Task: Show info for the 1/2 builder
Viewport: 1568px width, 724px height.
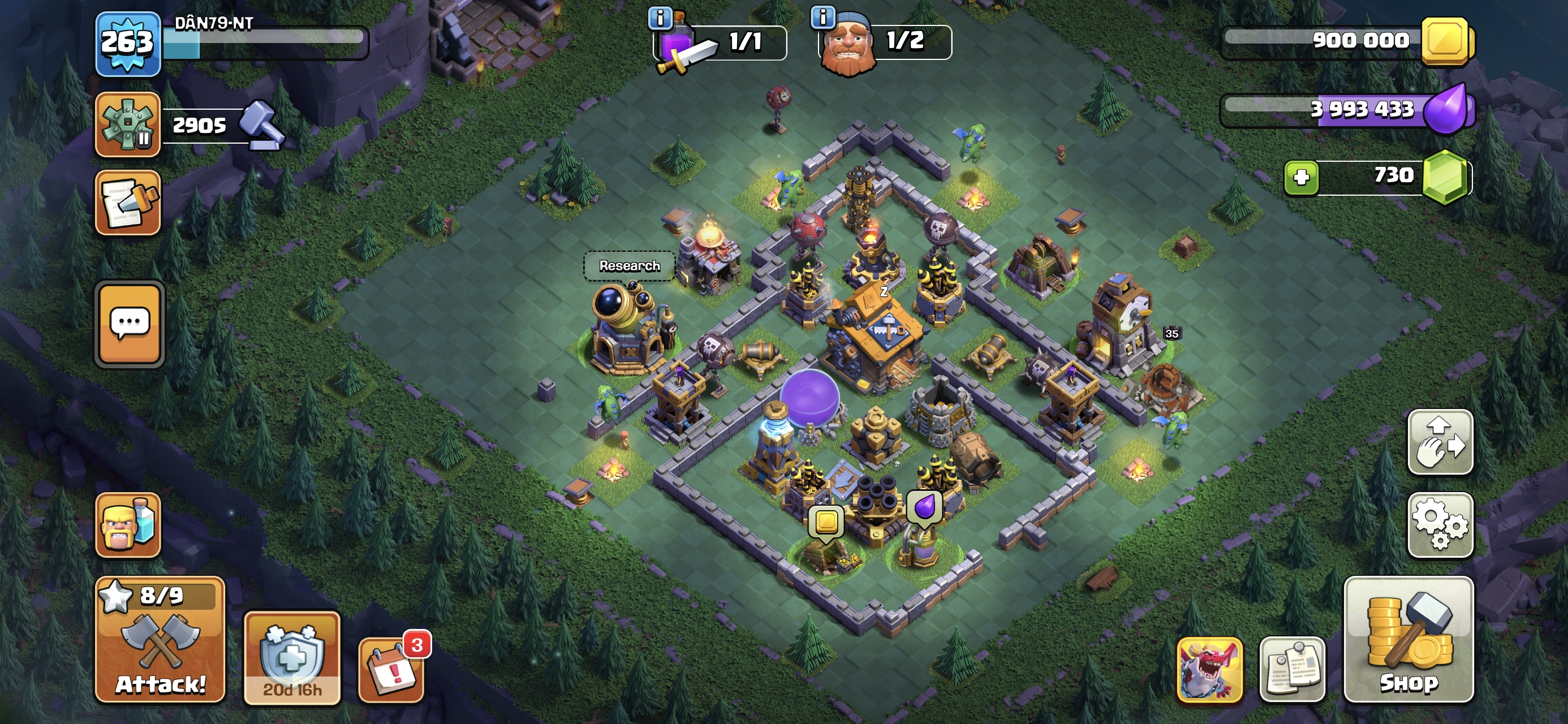Action: coord(822,17)
